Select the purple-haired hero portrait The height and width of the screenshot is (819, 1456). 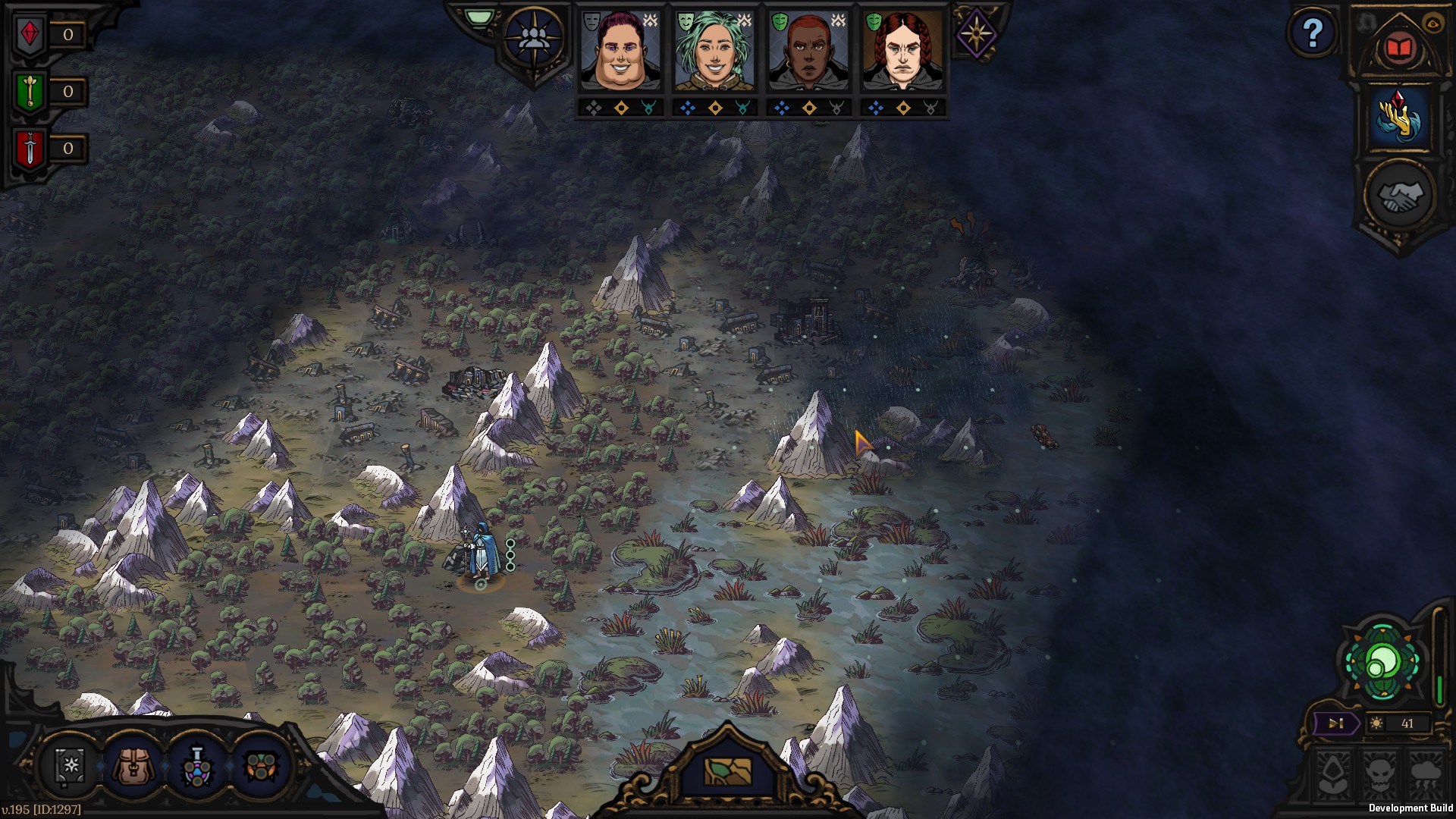[621, 52]
